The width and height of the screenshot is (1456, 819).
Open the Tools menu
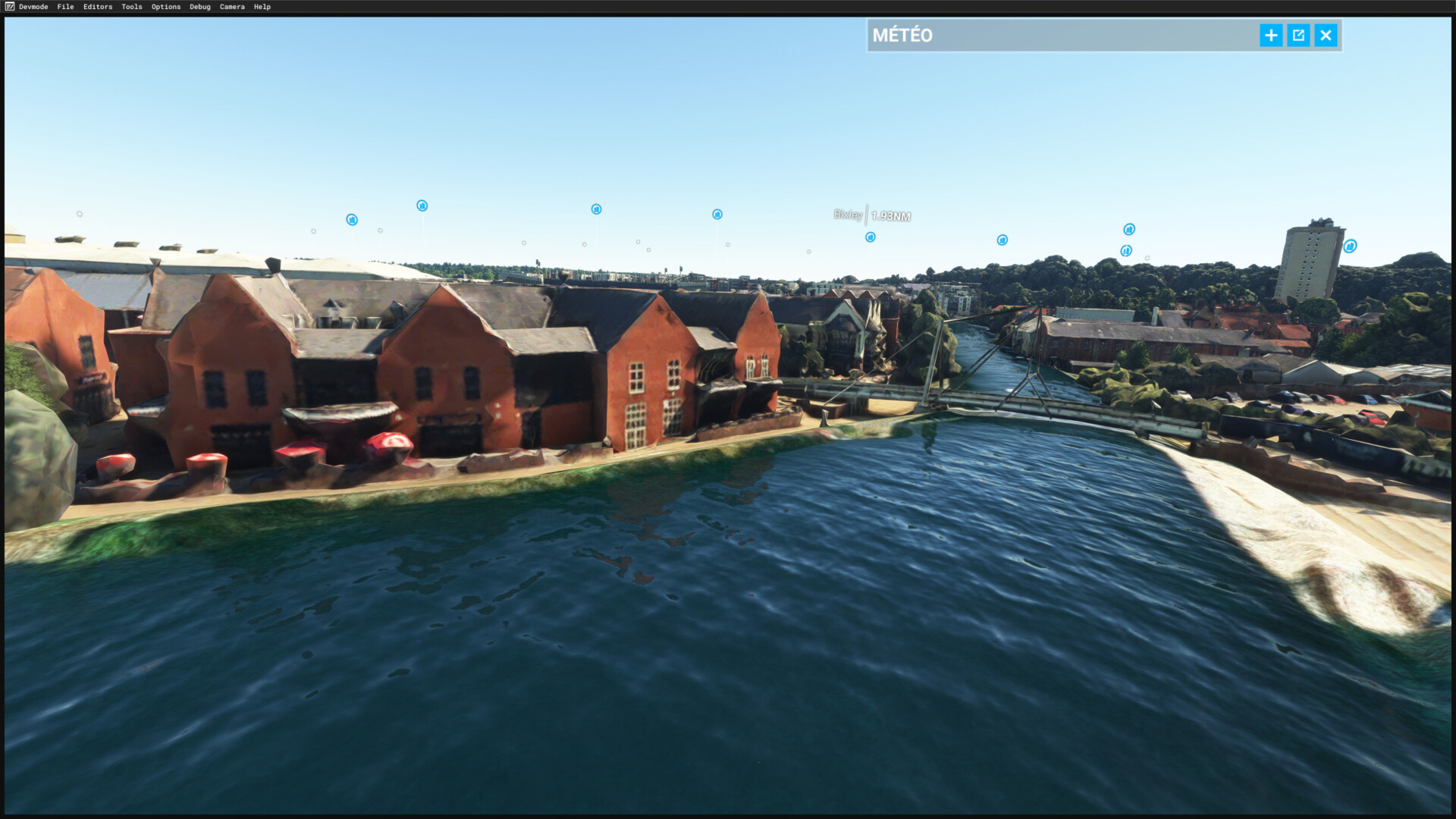point(132,7)
